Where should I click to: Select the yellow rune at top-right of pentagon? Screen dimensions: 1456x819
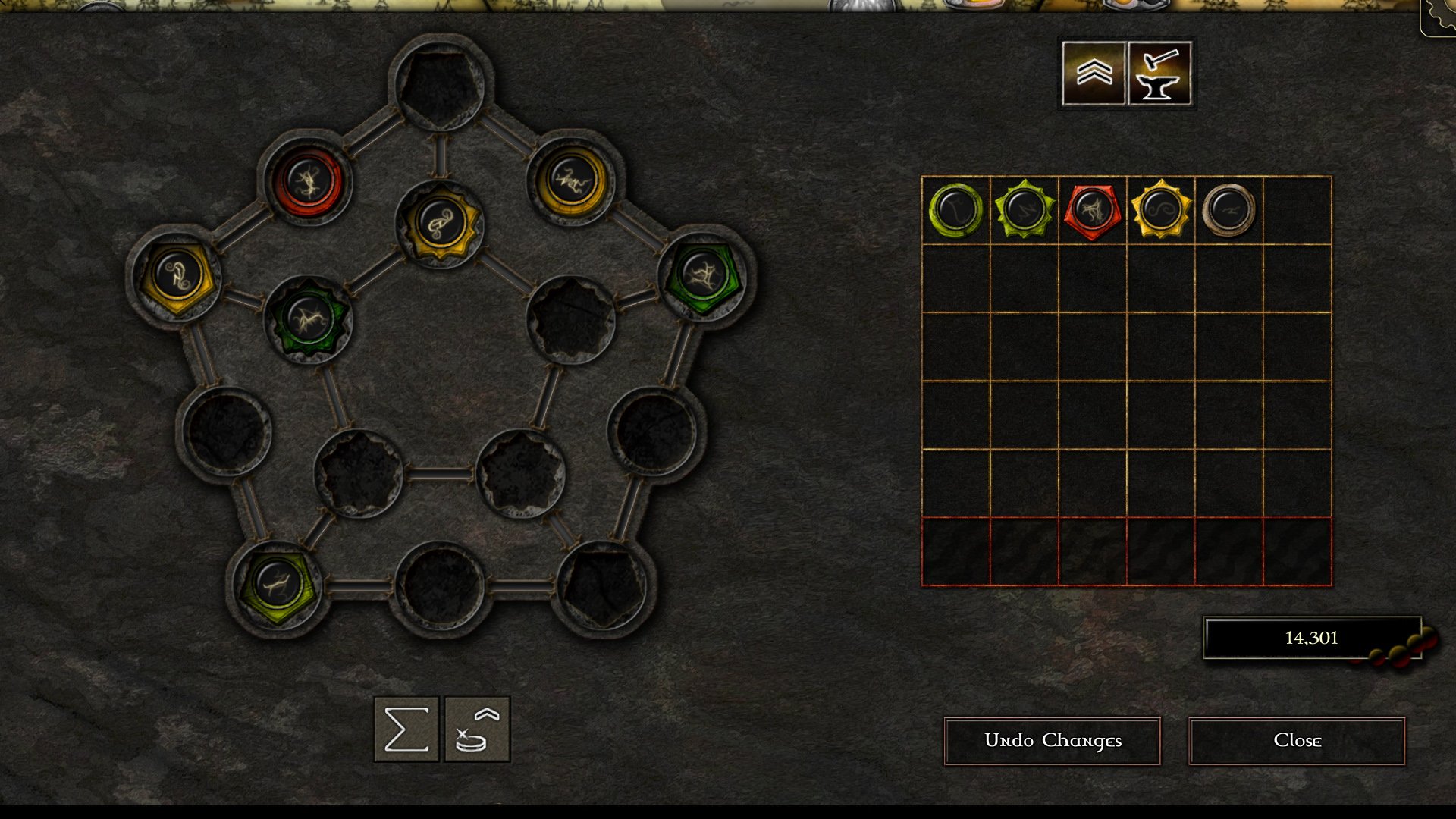(x=573, y=180)
